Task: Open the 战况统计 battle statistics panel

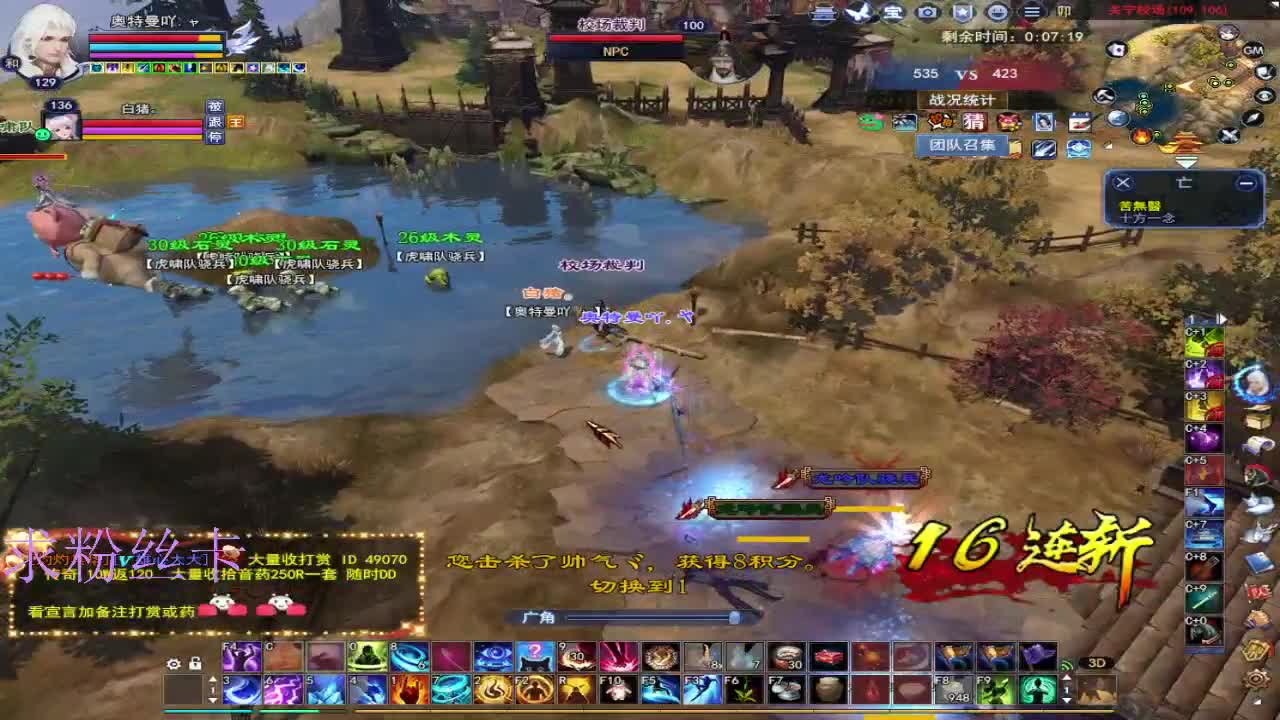Action: coord(960,101)
